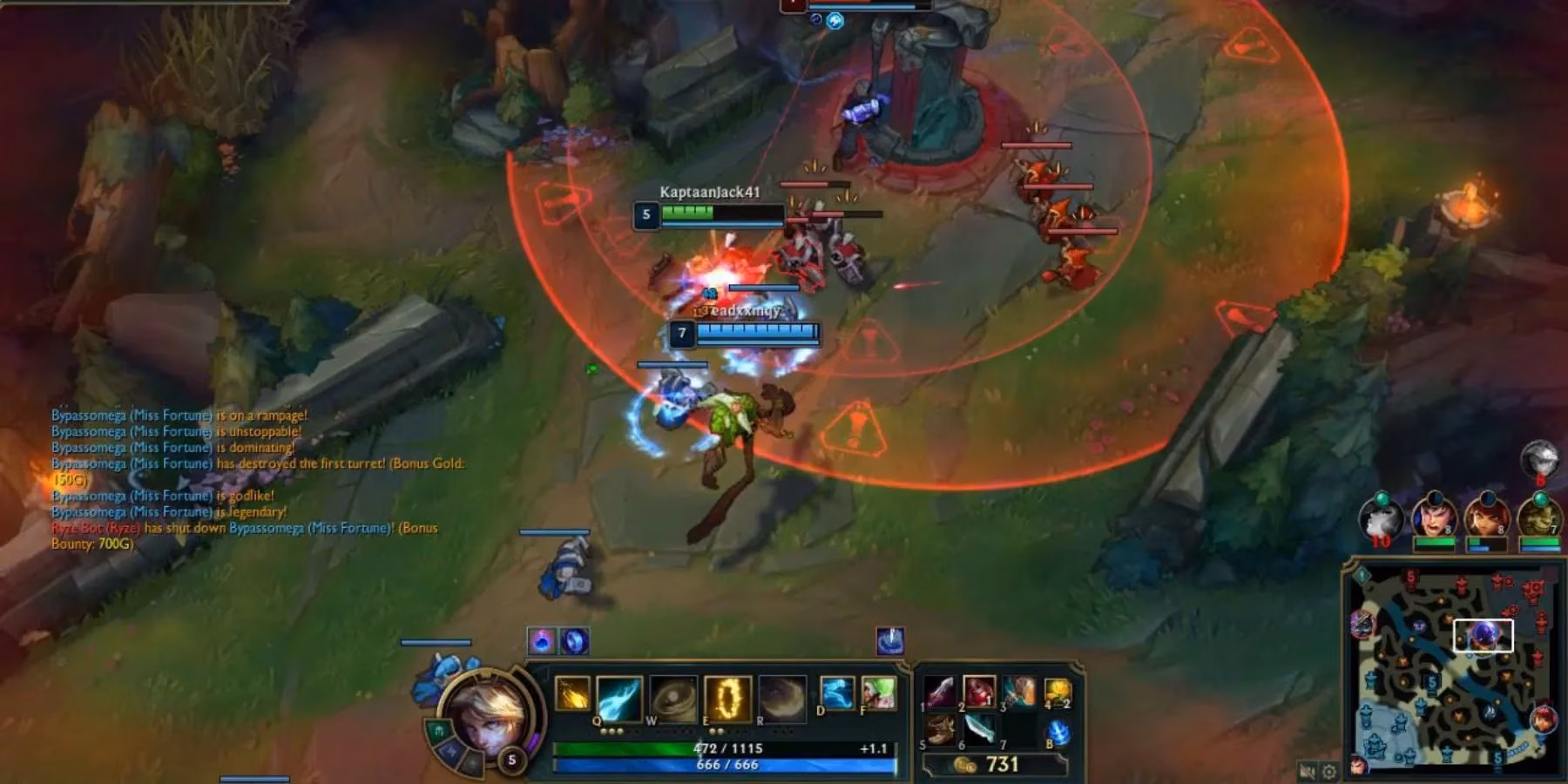Image resolution: width=1568 pixels, height=784 pixels.
Task: Click the level 5 badge under the portrait
Action: (511, 760)
